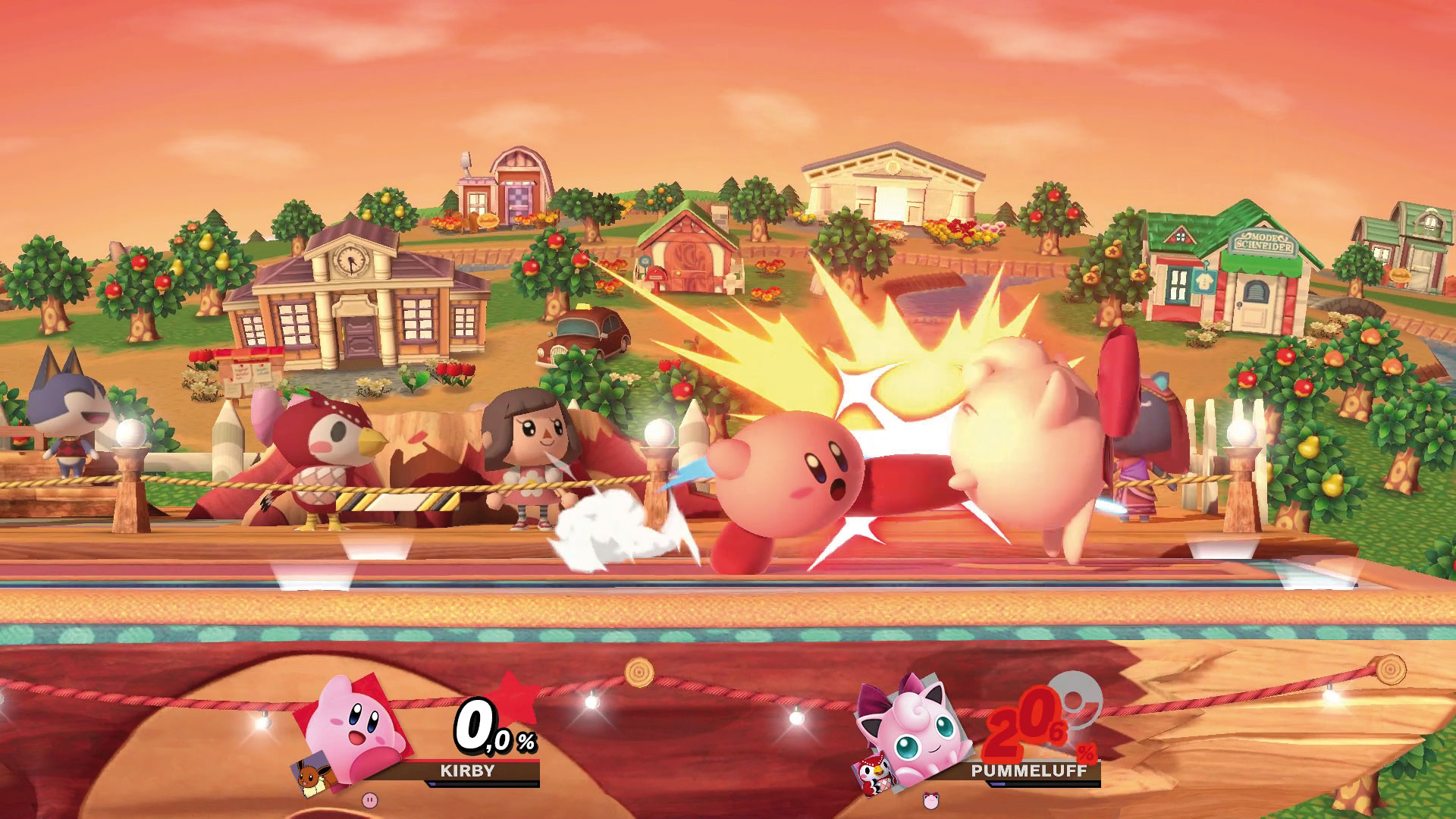This screenshot has height=819, width=1456.
Task: Click the Mode Schneider shop sign
Action: click(x=1263, y=241)
